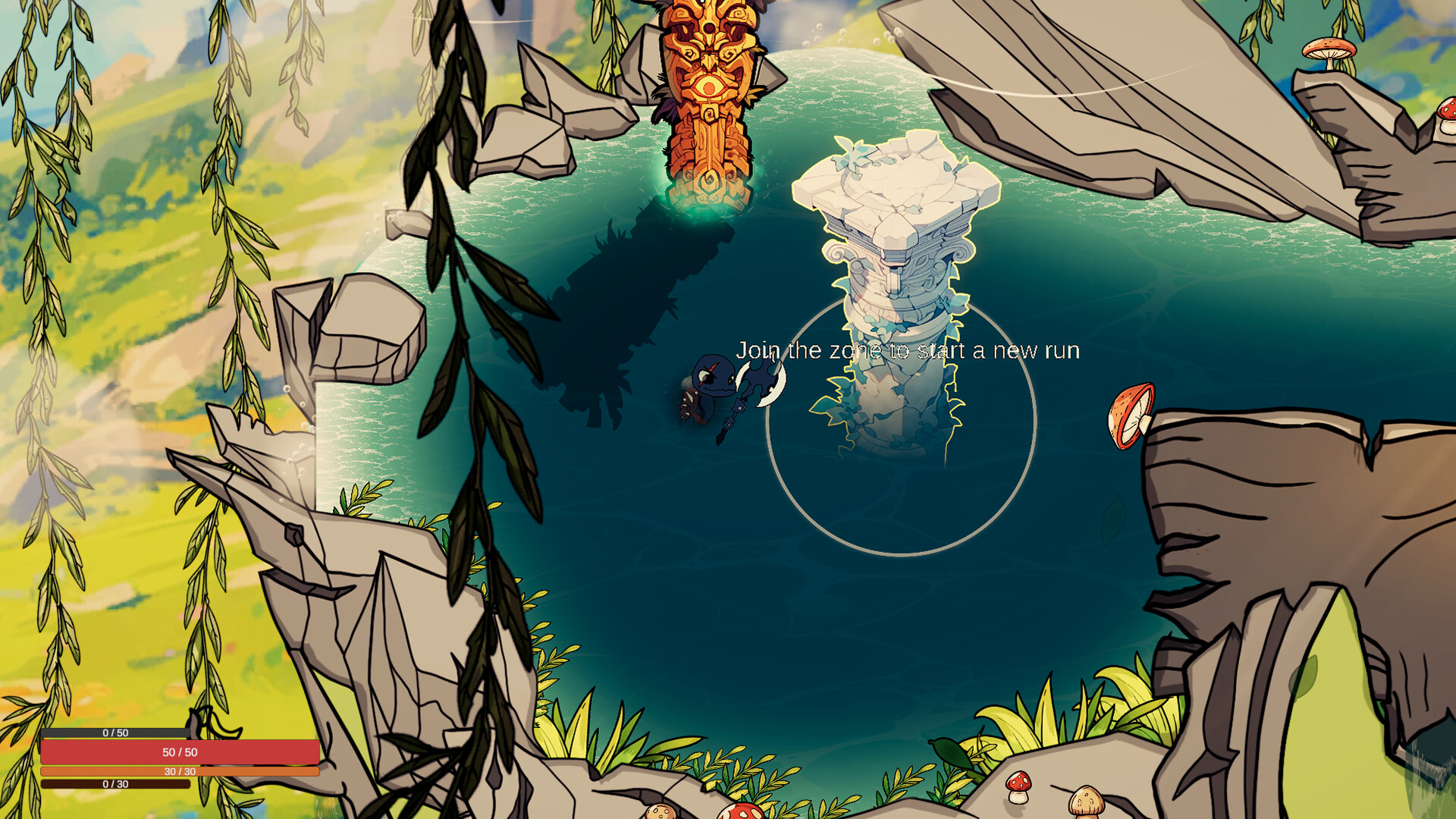1456x819 pixels.
Task: Click the golden totem statue in the water
Action: pyautogui.click(x=709, y=99)
